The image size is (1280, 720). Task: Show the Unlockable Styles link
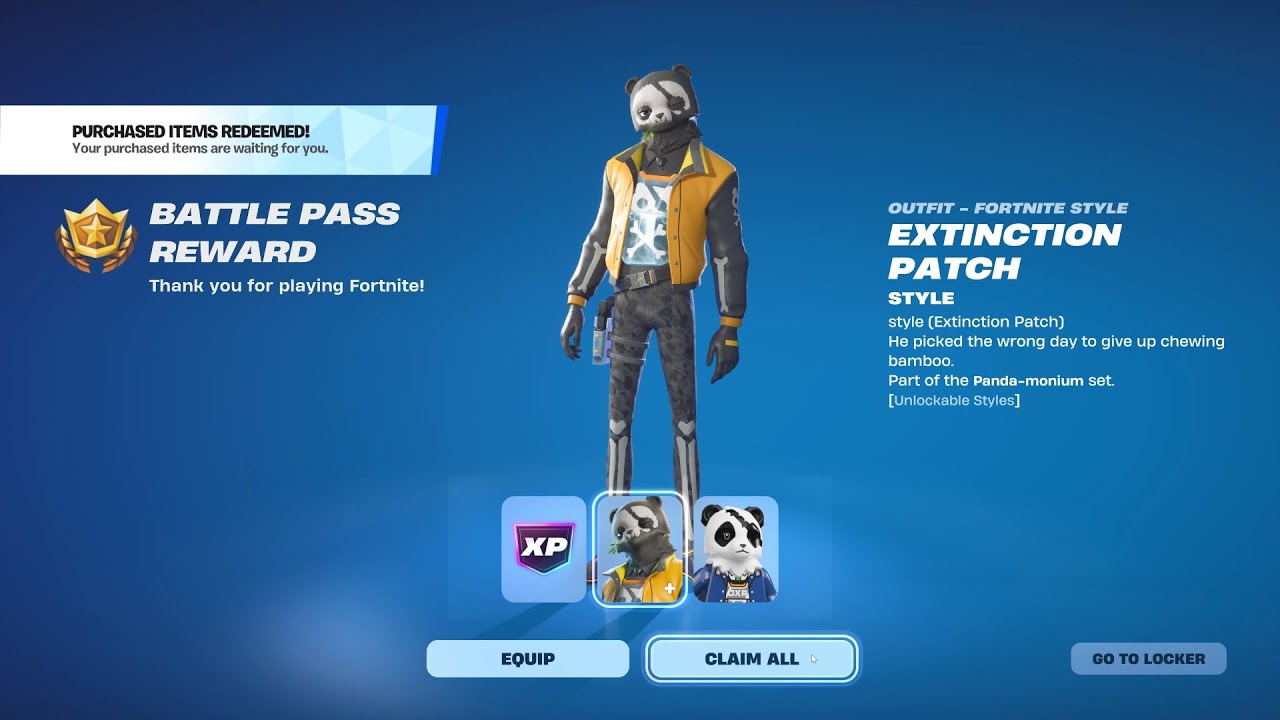point(954,400)
